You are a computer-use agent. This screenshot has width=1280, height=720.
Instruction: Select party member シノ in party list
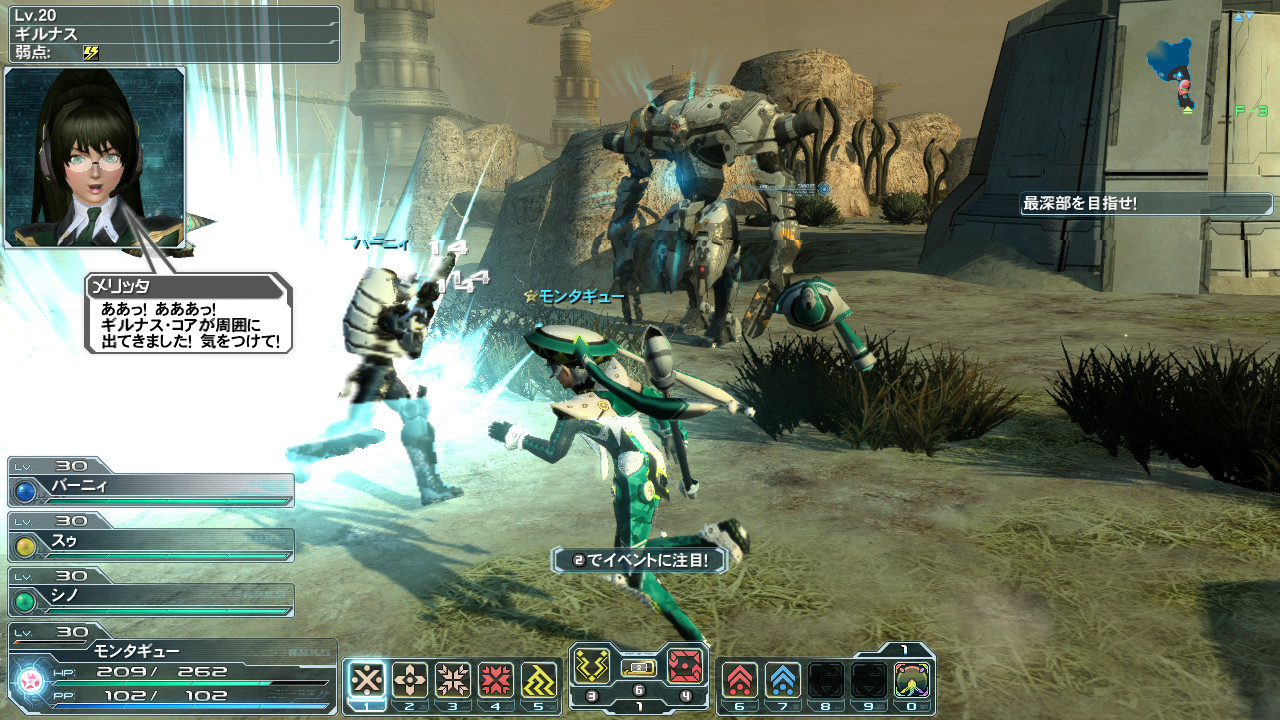point(152,600)
